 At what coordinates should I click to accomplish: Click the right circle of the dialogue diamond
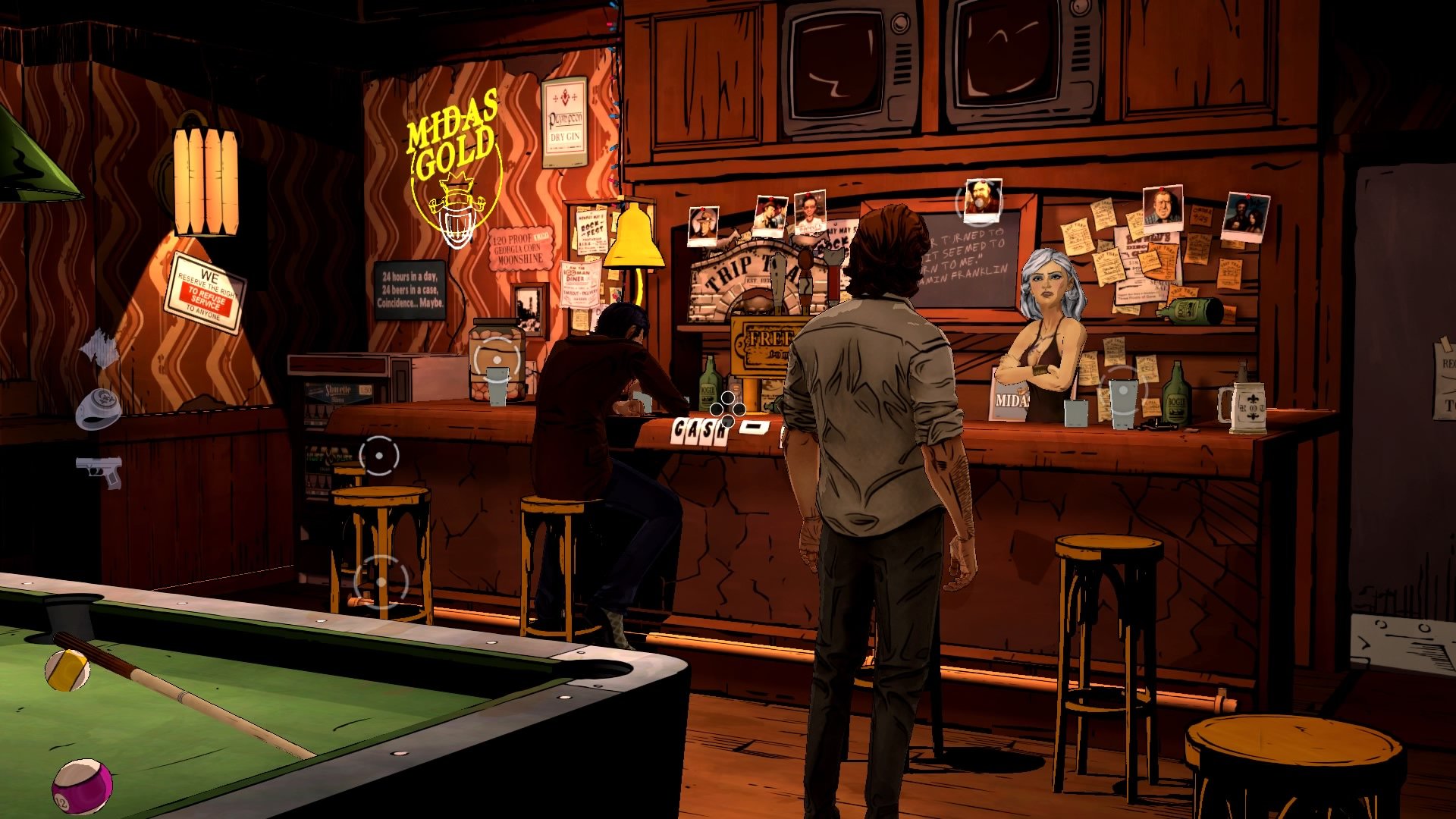click(x=739, y=409)
